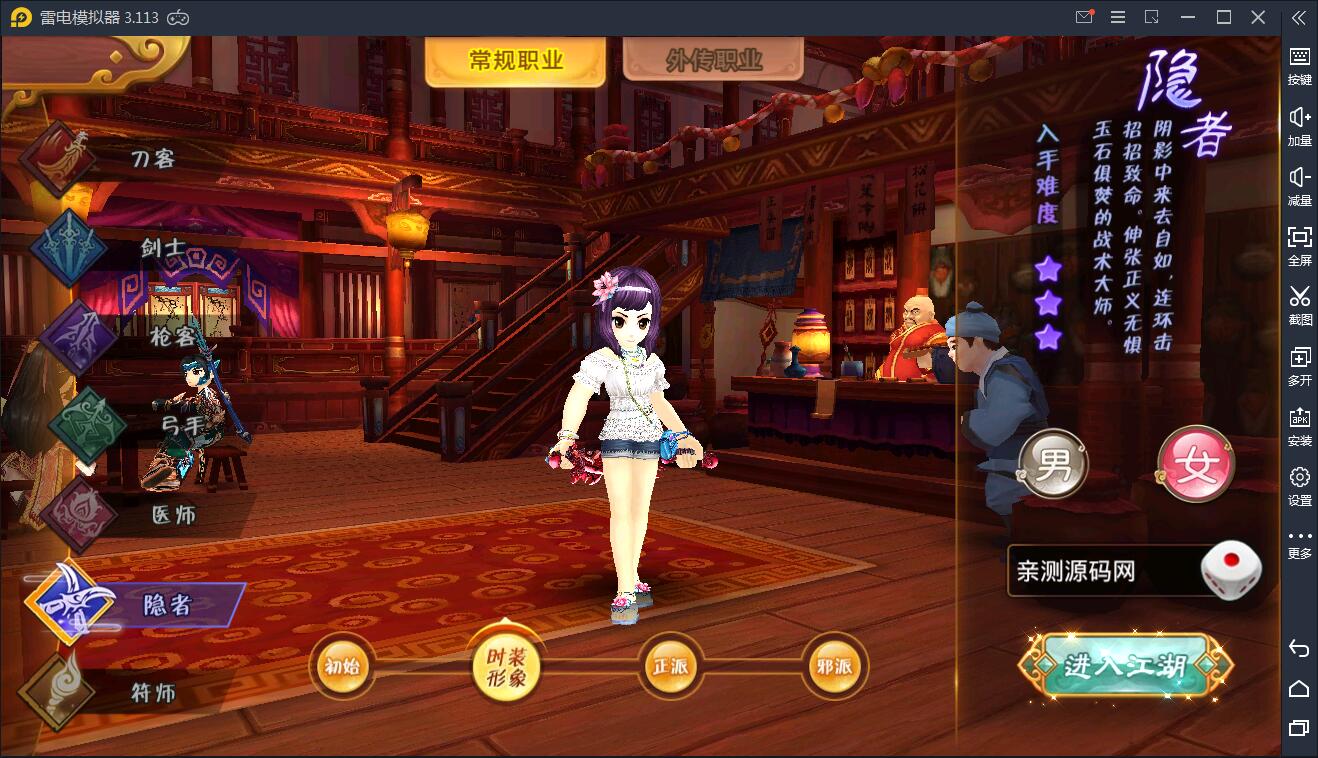Open the screenshot tool in the emulator sidebar

coord(1299,303)
